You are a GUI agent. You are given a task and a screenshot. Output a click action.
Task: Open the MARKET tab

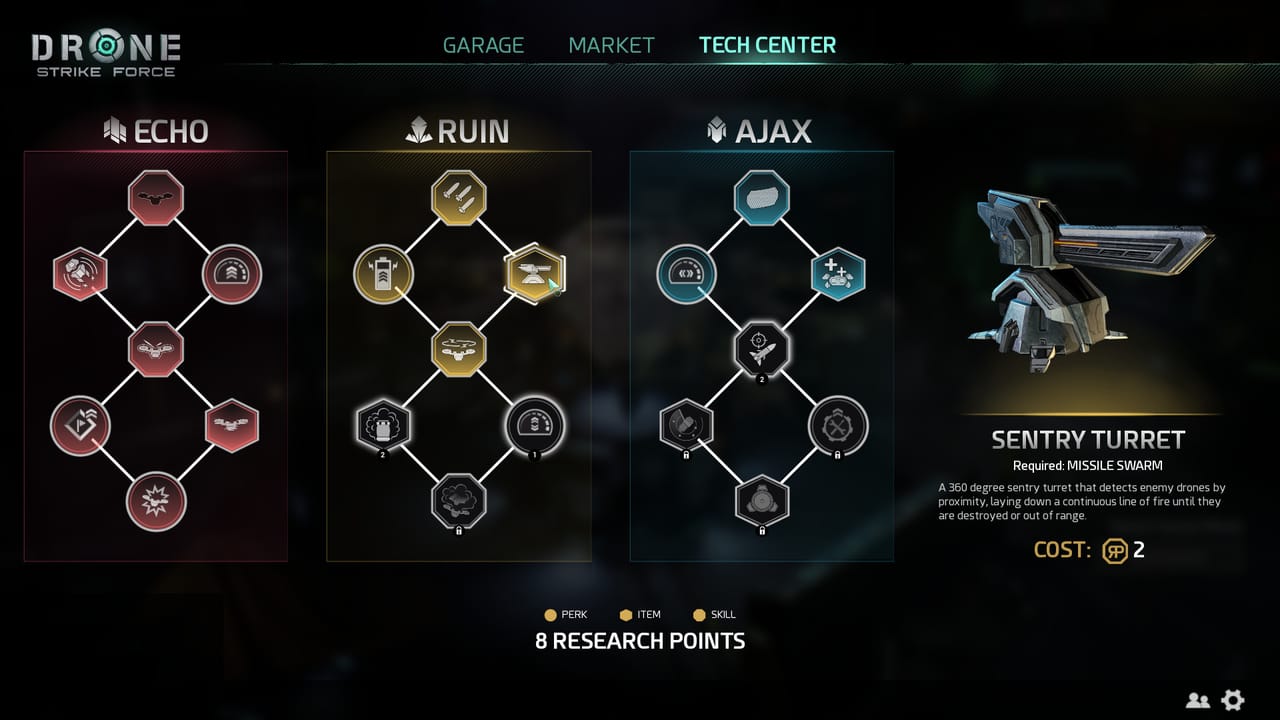[611, 44]
